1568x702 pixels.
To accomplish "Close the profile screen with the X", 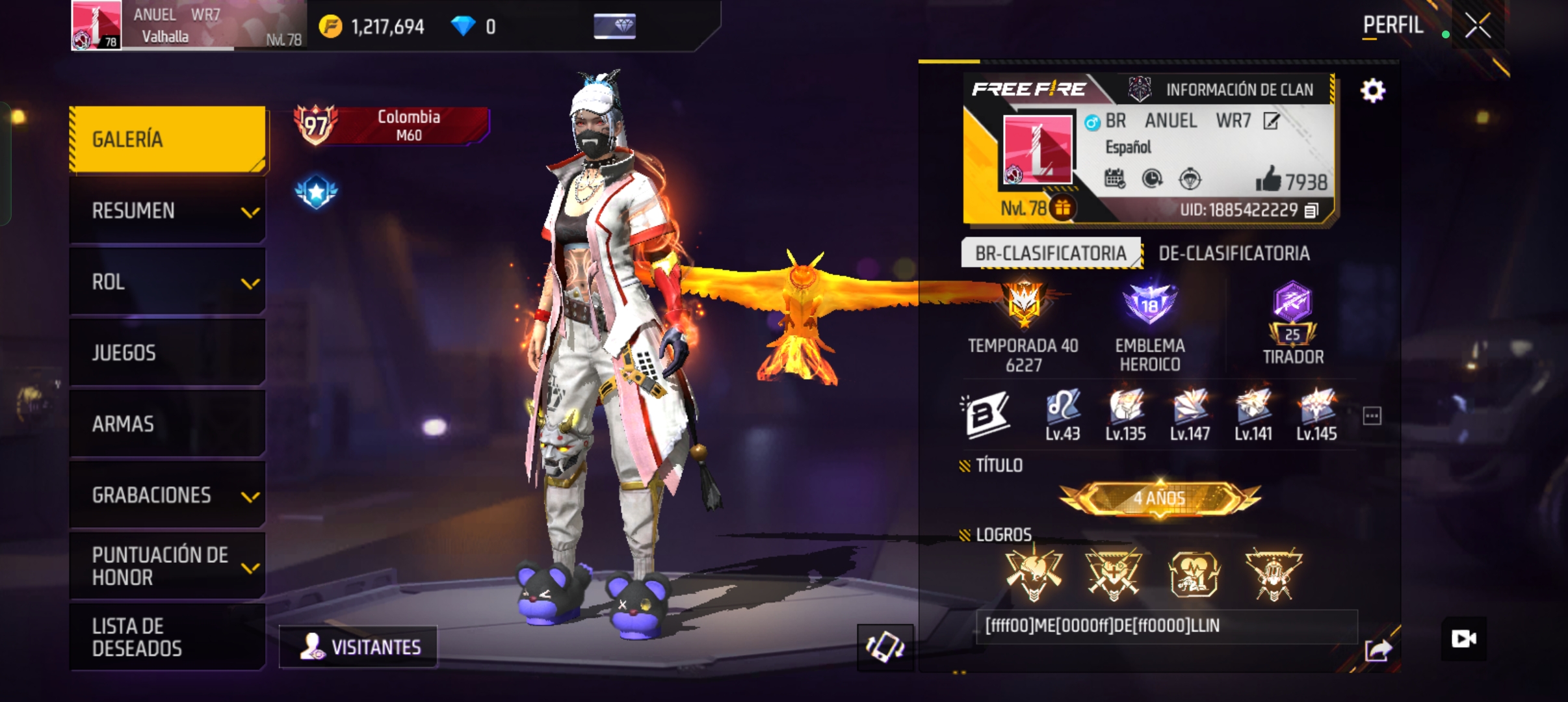I will 1477,27.
